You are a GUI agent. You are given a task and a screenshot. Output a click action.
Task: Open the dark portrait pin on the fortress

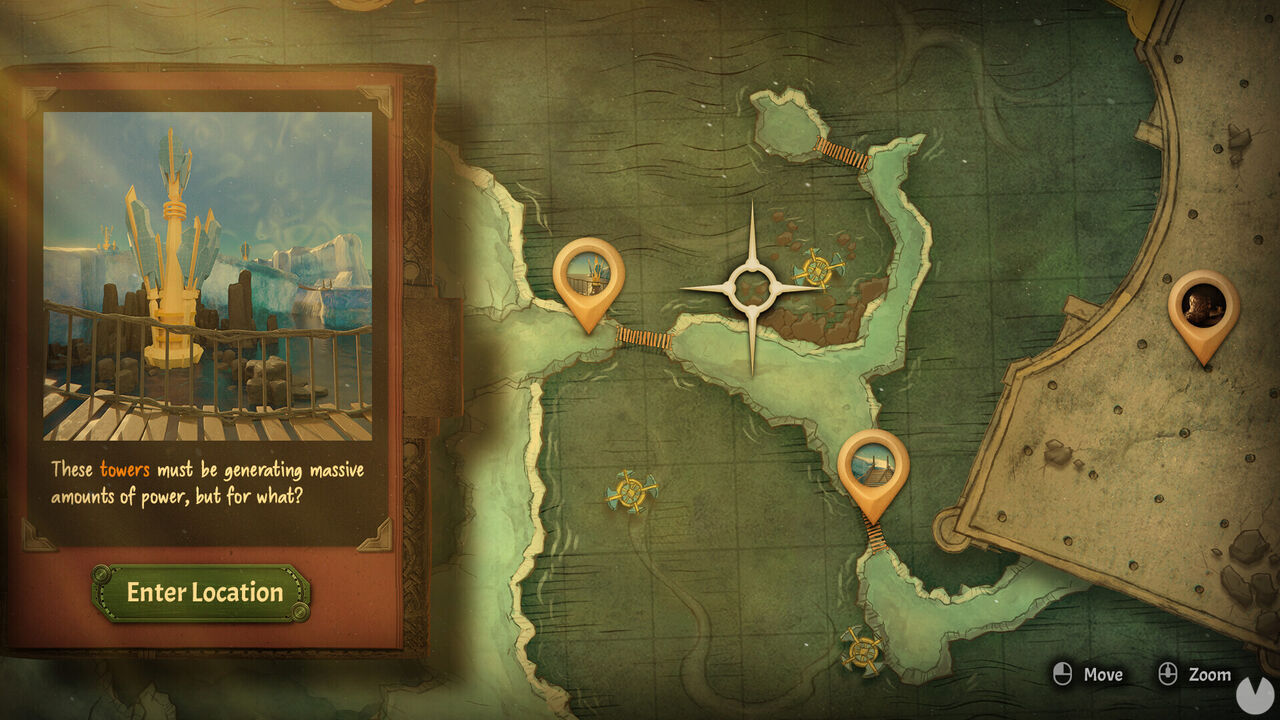point(1203,306)
